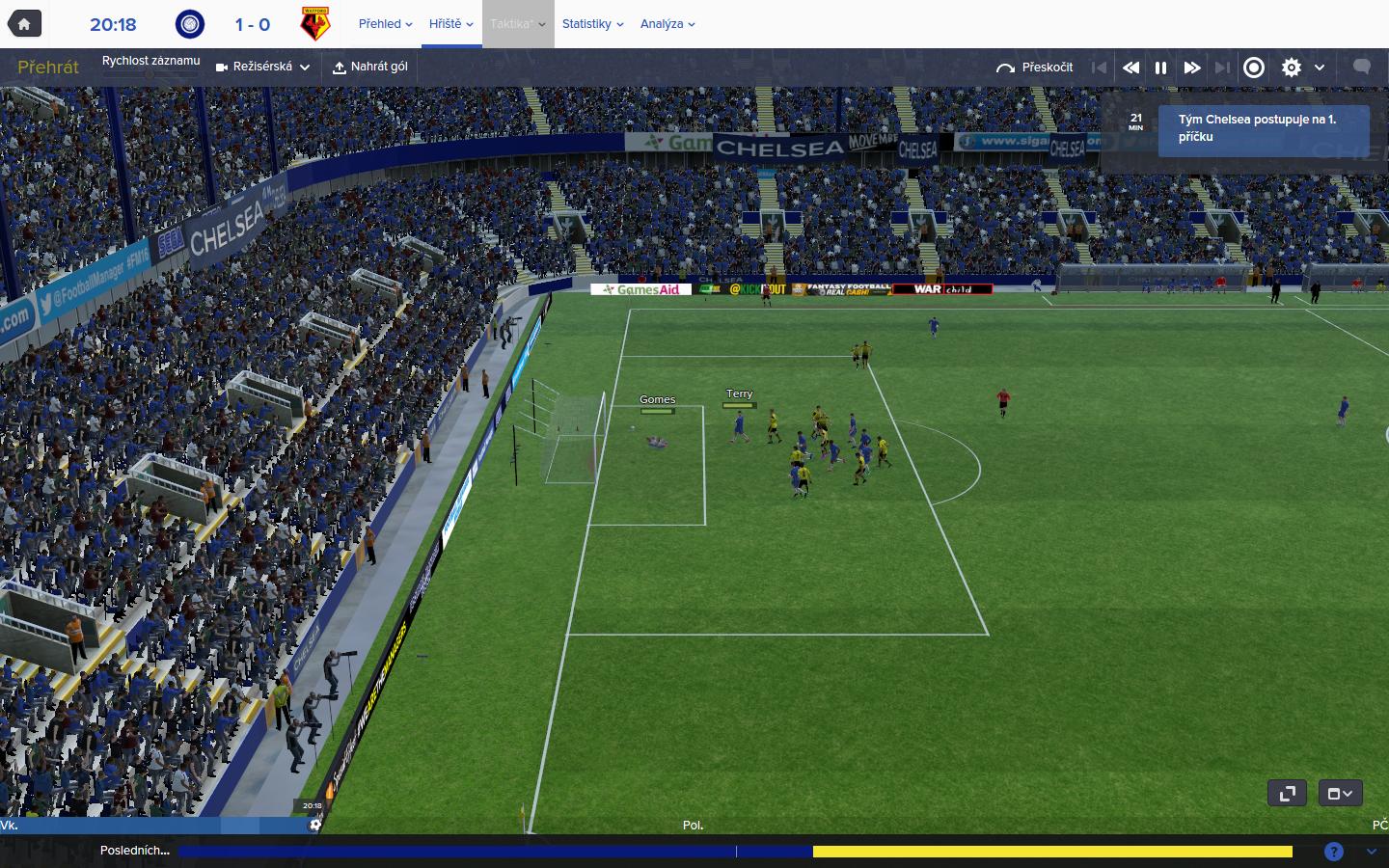Image resolution: width=1389 pixels, height=868 pixels.
Task: Pause the match playback
Action: point(1161,68)
